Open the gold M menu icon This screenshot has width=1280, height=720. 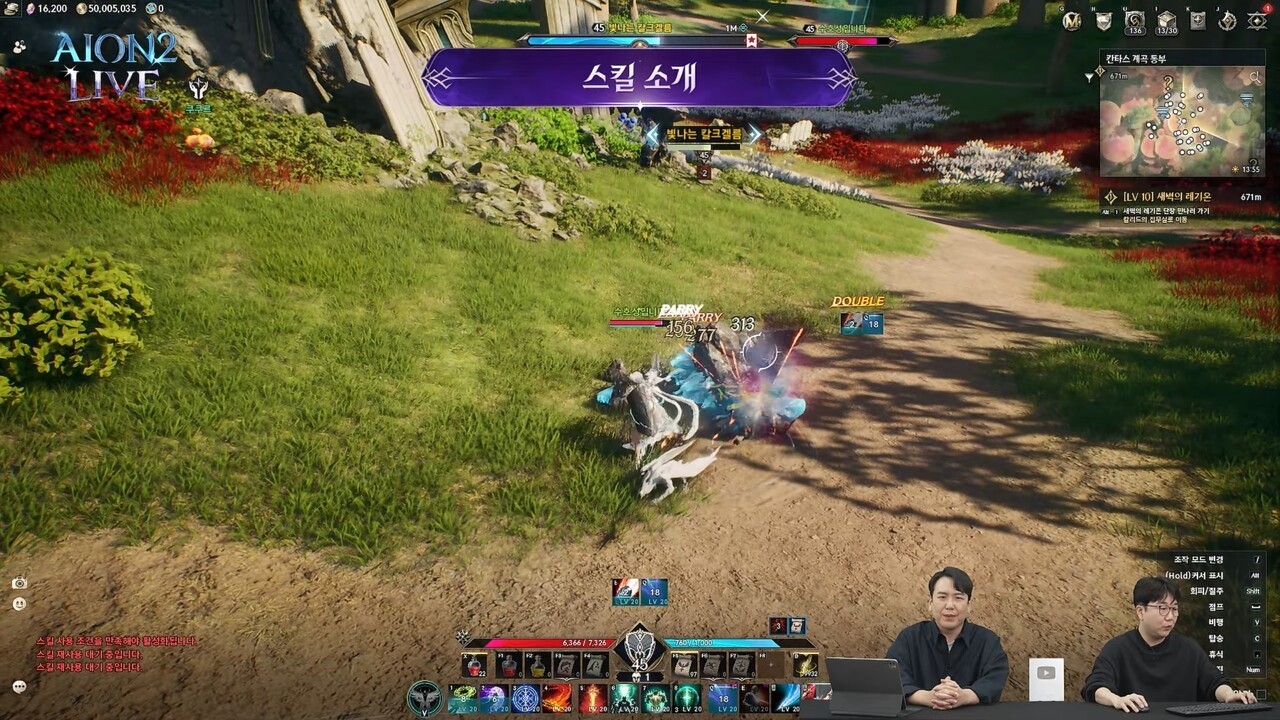(x=1072, y=20)
